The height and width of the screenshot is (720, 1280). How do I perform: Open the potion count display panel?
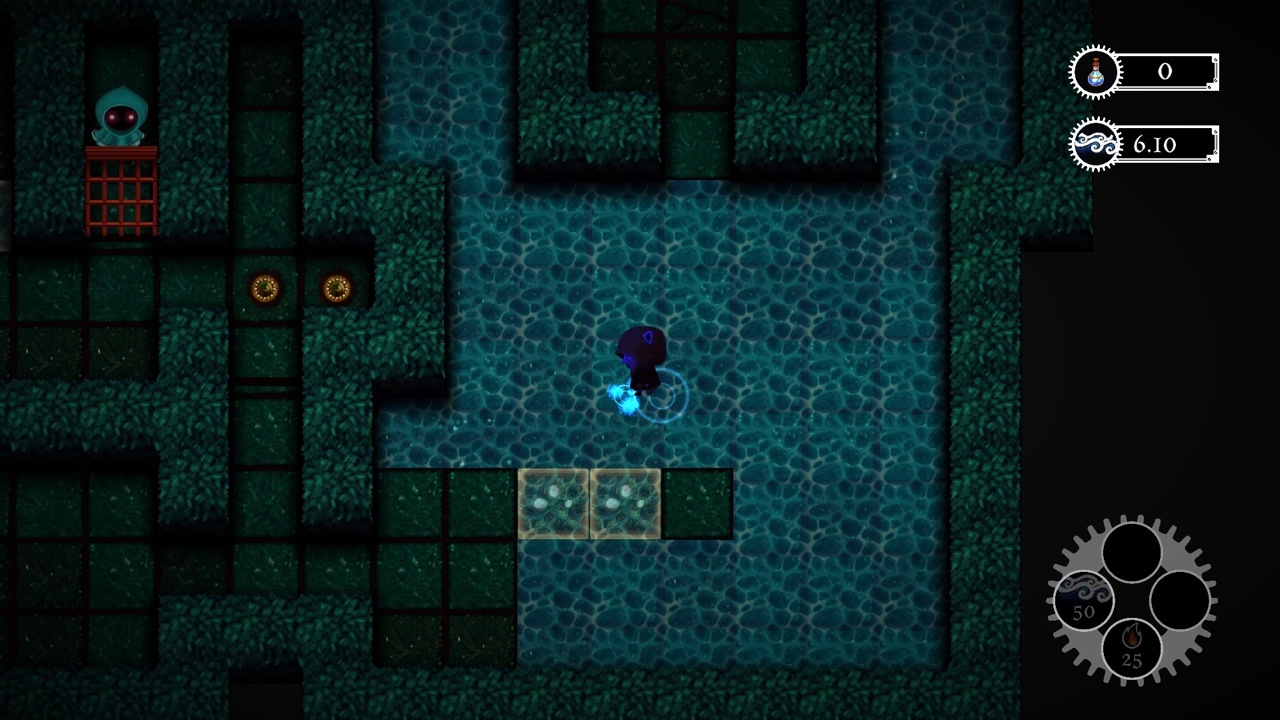point(1165,71)
